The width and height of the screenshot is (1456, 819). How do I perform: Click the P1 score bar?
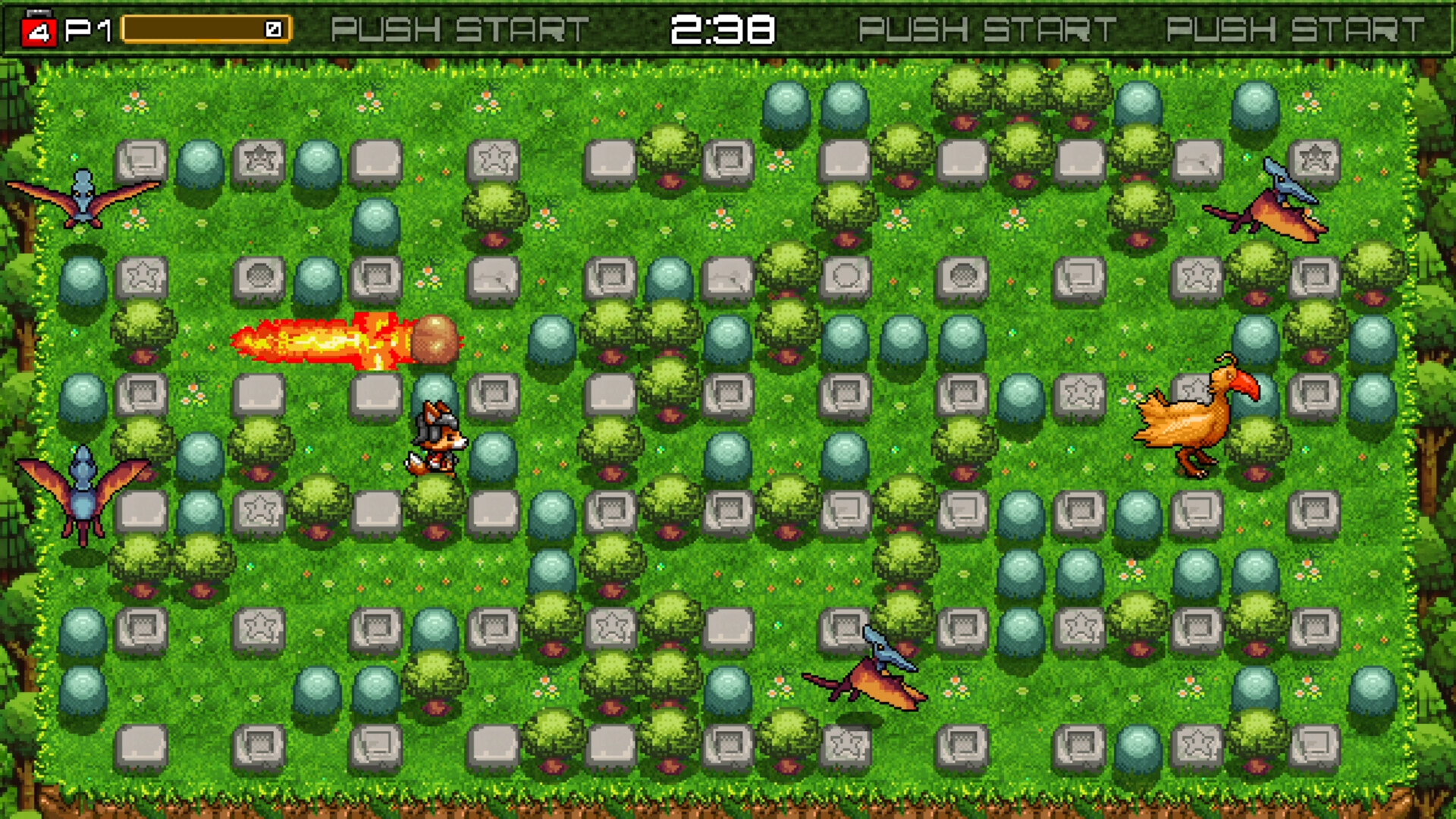pyautogui.click(x=205, y=29)
